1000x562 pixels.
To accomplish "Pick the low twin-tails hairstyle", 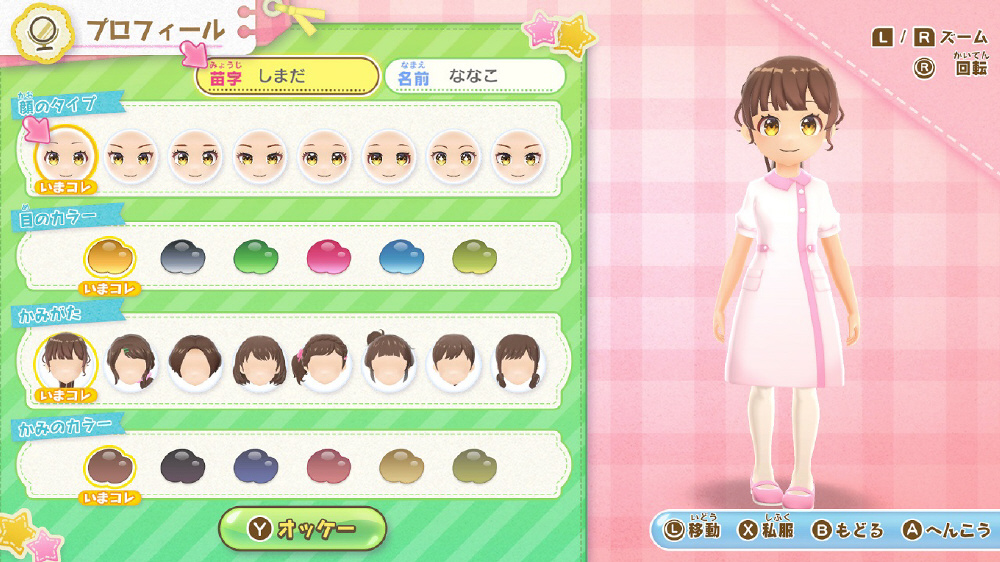I will point(518,361).
